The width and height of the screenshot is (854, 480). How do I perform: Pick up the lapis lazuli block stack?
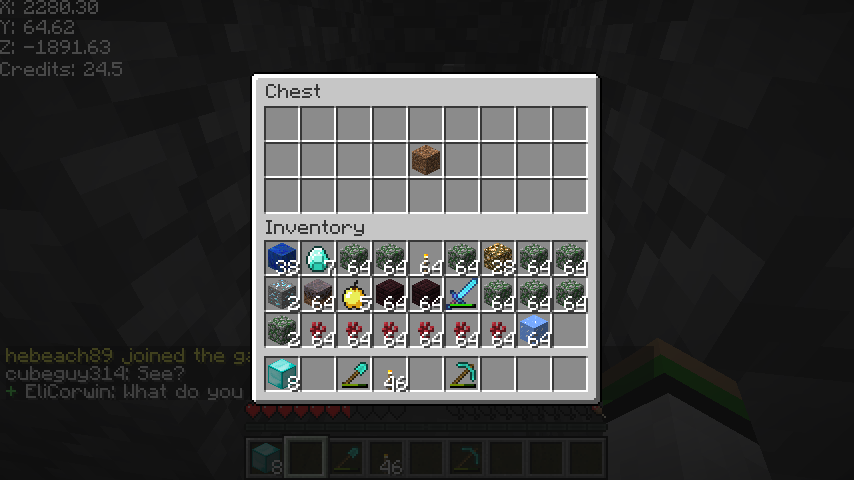coord(282,259)
